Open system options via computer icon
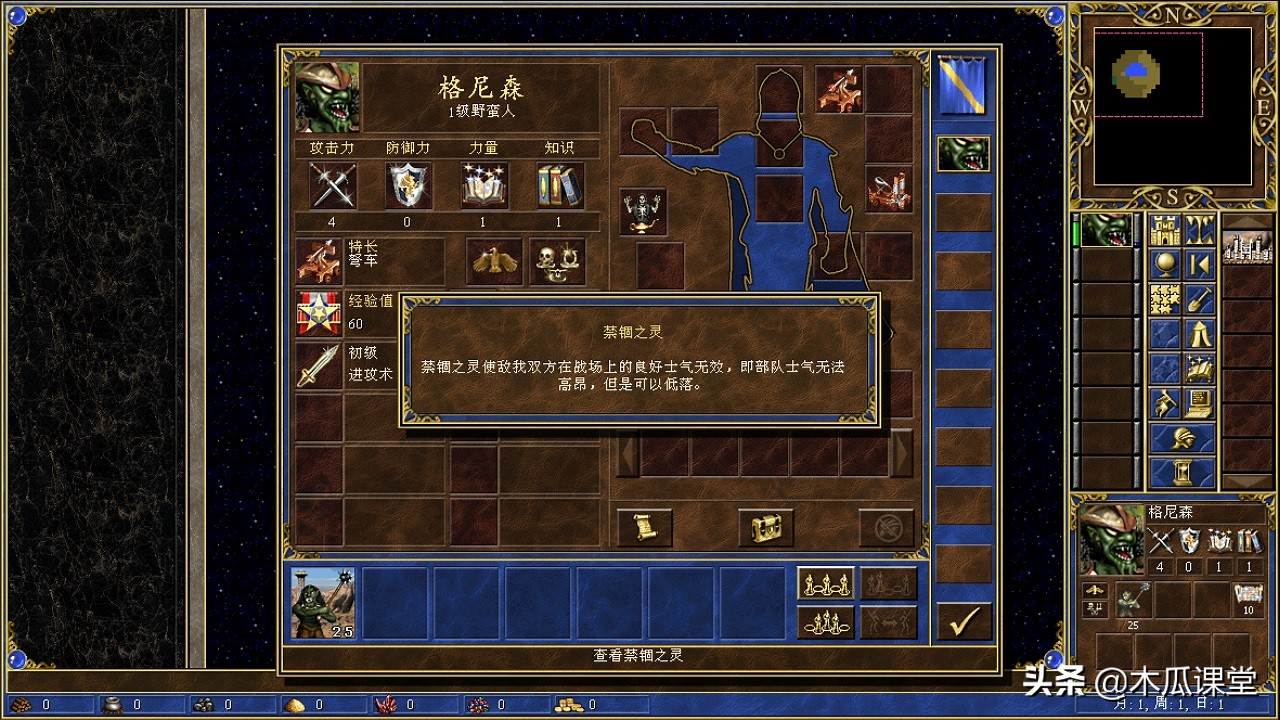 [1197, 403]
